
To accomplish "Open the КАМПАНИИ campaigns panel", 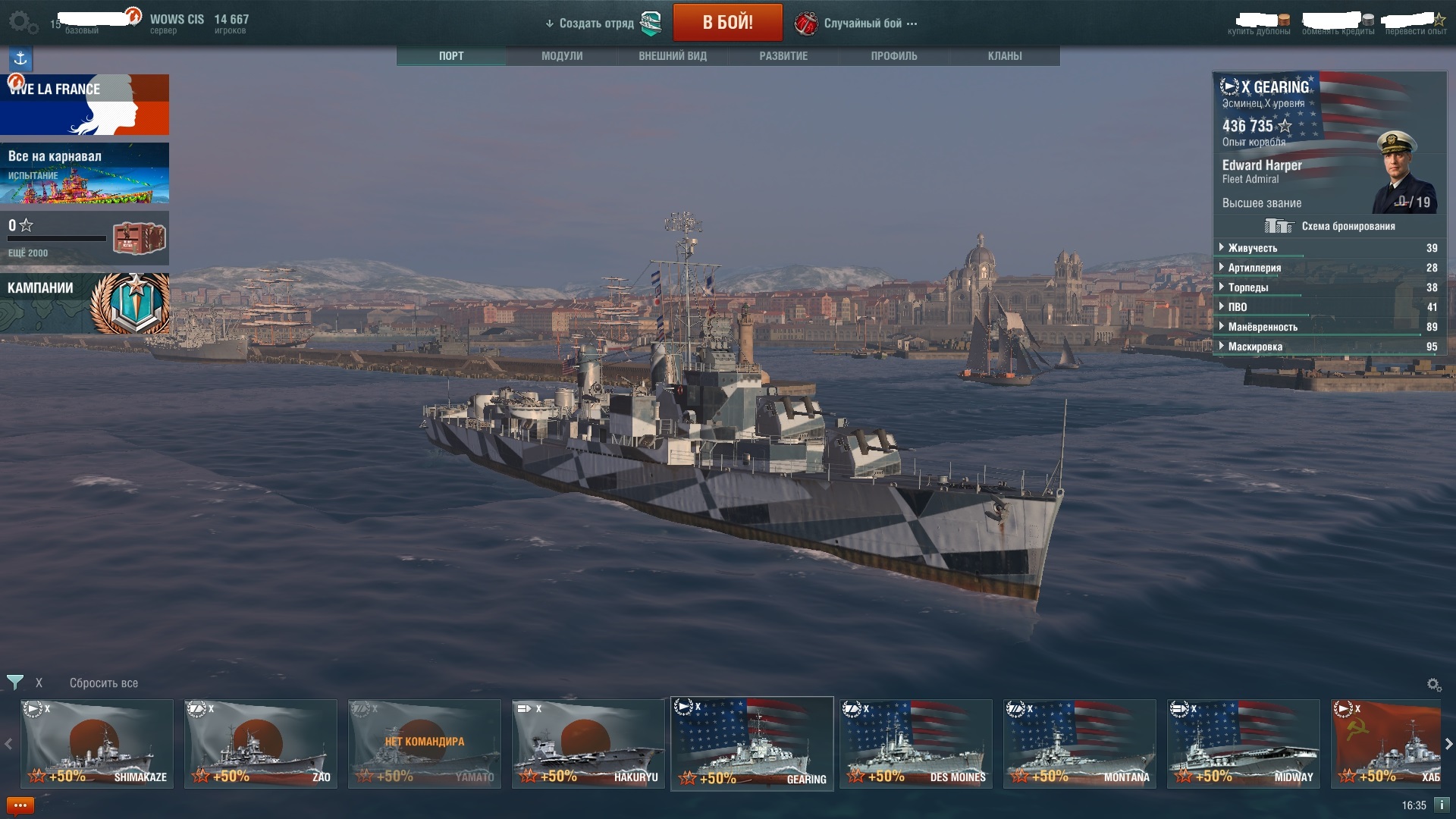I will pos(85,303).
